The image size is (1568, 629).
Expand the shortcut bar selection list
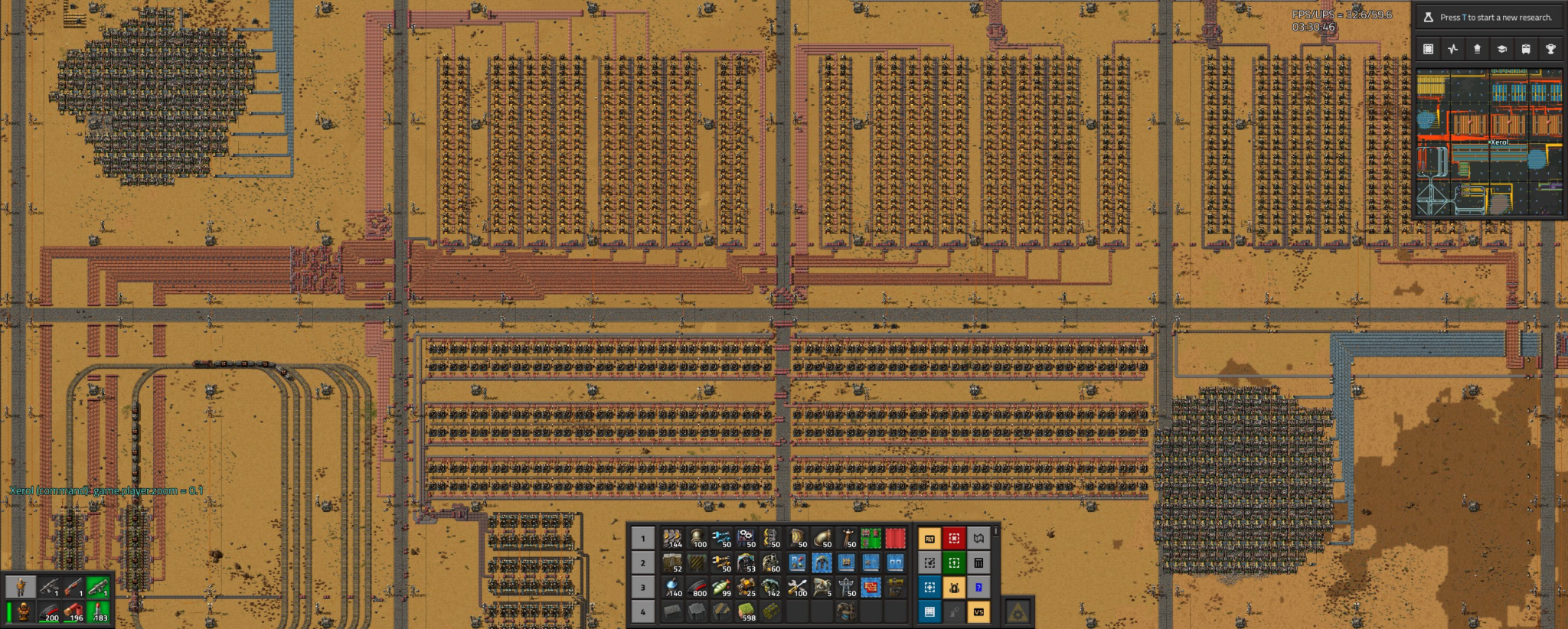click(x=995, y=531)
